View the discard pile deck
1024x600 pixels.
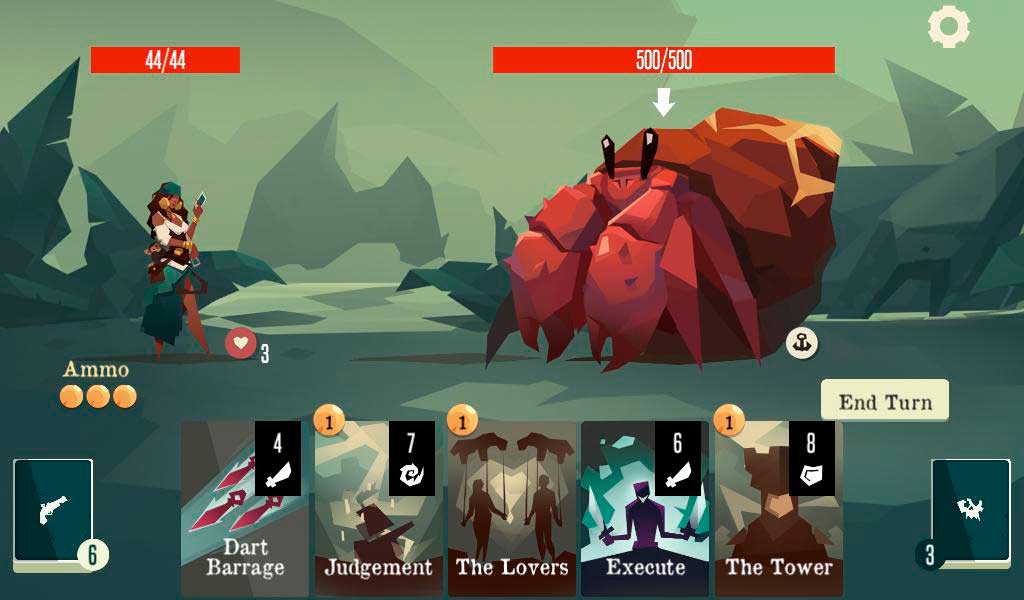[970, 510]
